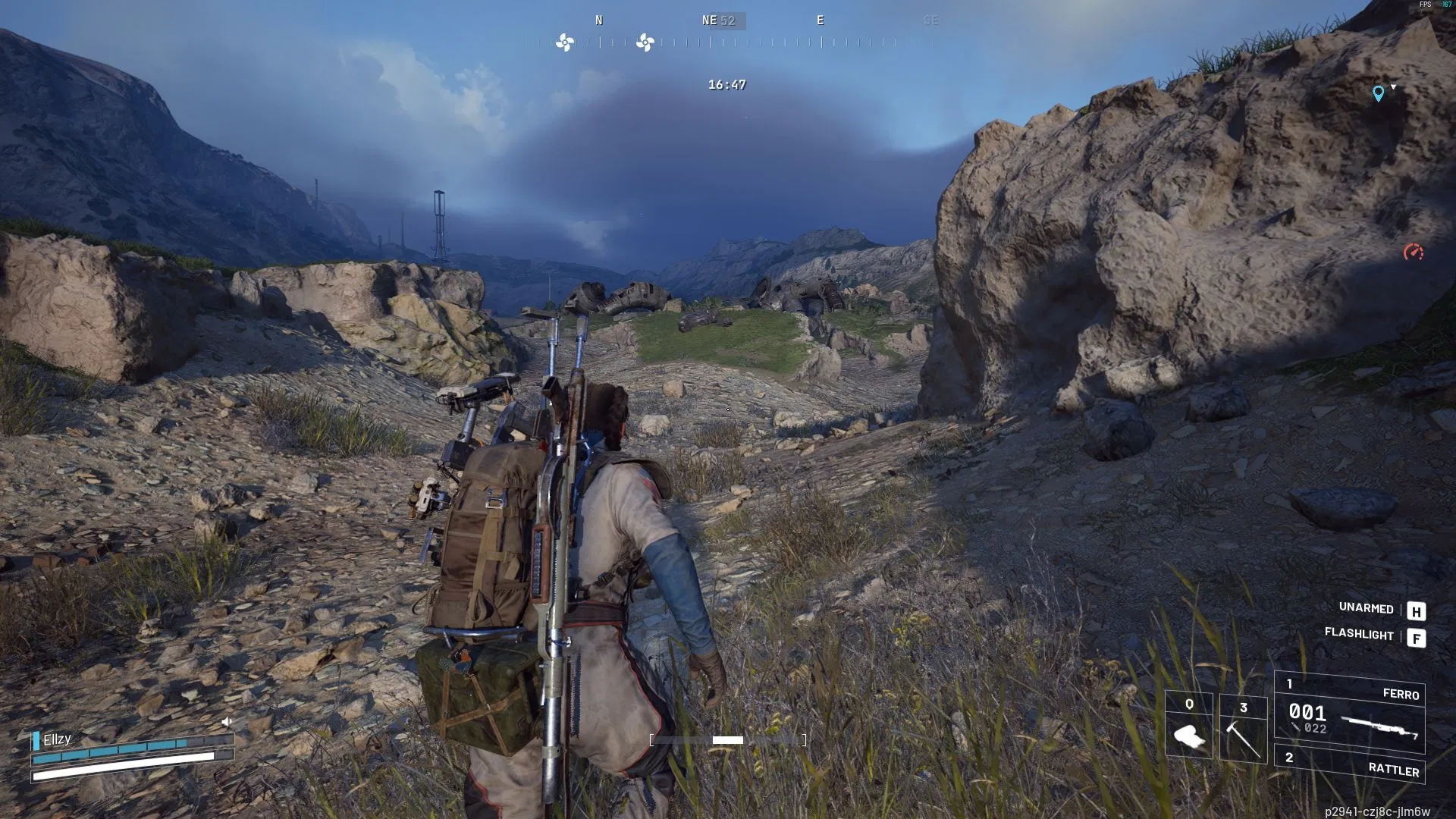Switch to the Rattler weapon slot
This screenshot has height=819, width=1456.
(1350, 764)
